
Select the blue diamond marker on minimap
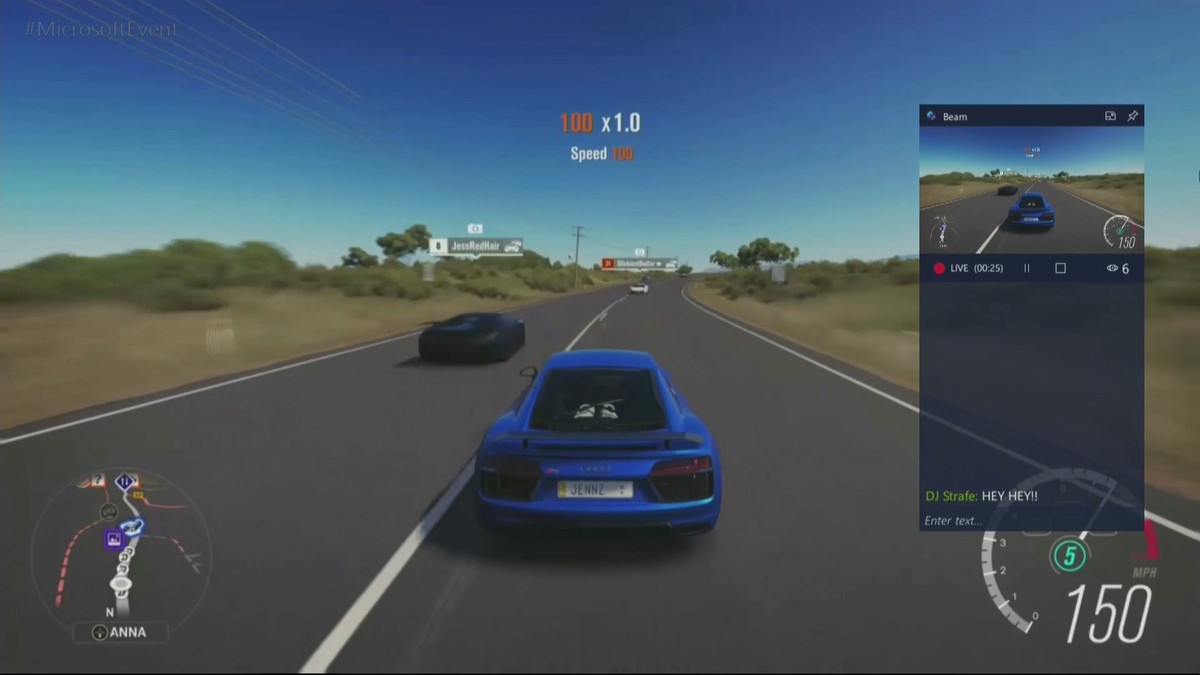[x=125, y=482]
